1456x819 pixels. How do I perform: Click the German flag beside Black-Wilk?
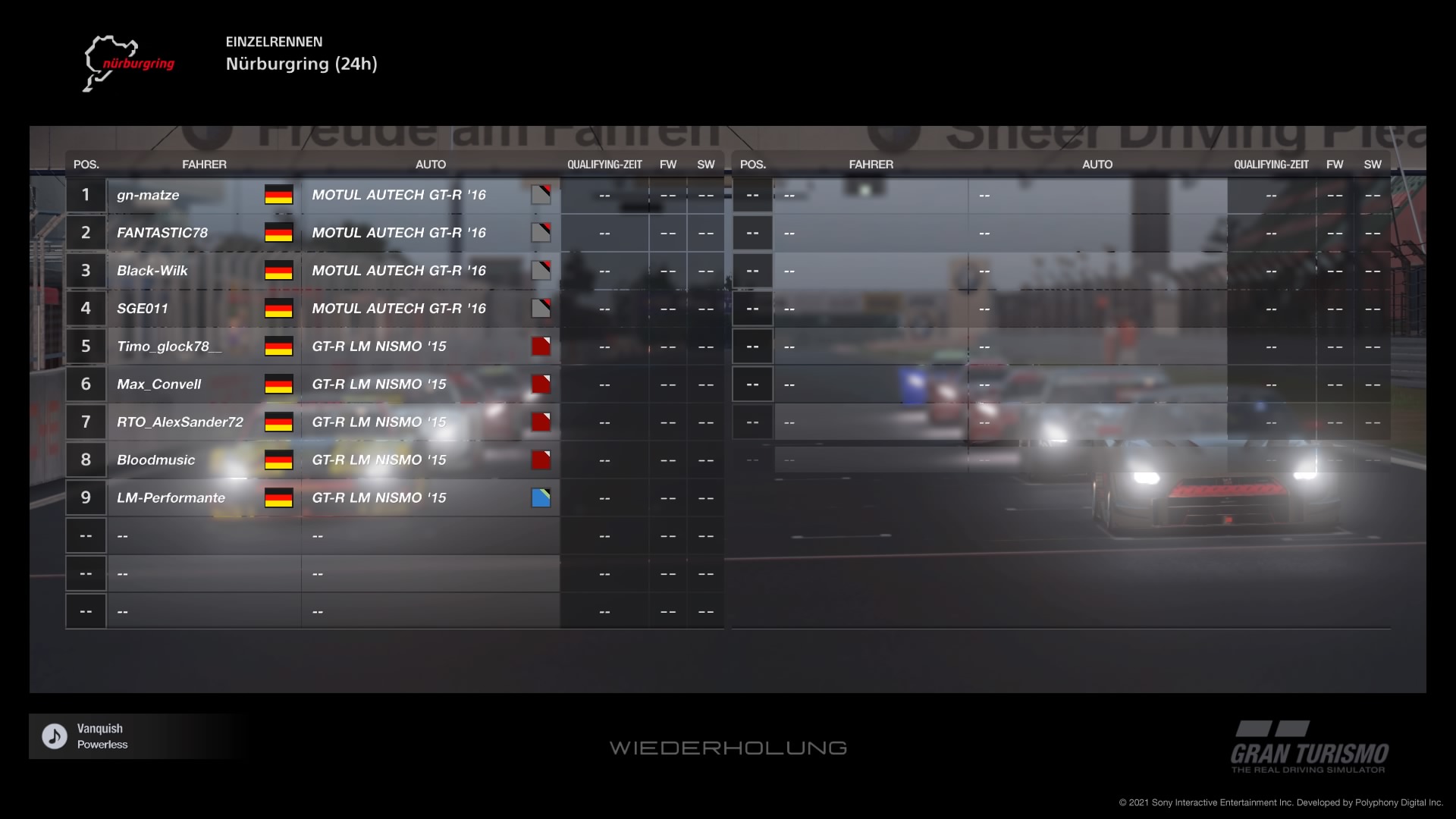pos(279,271)
